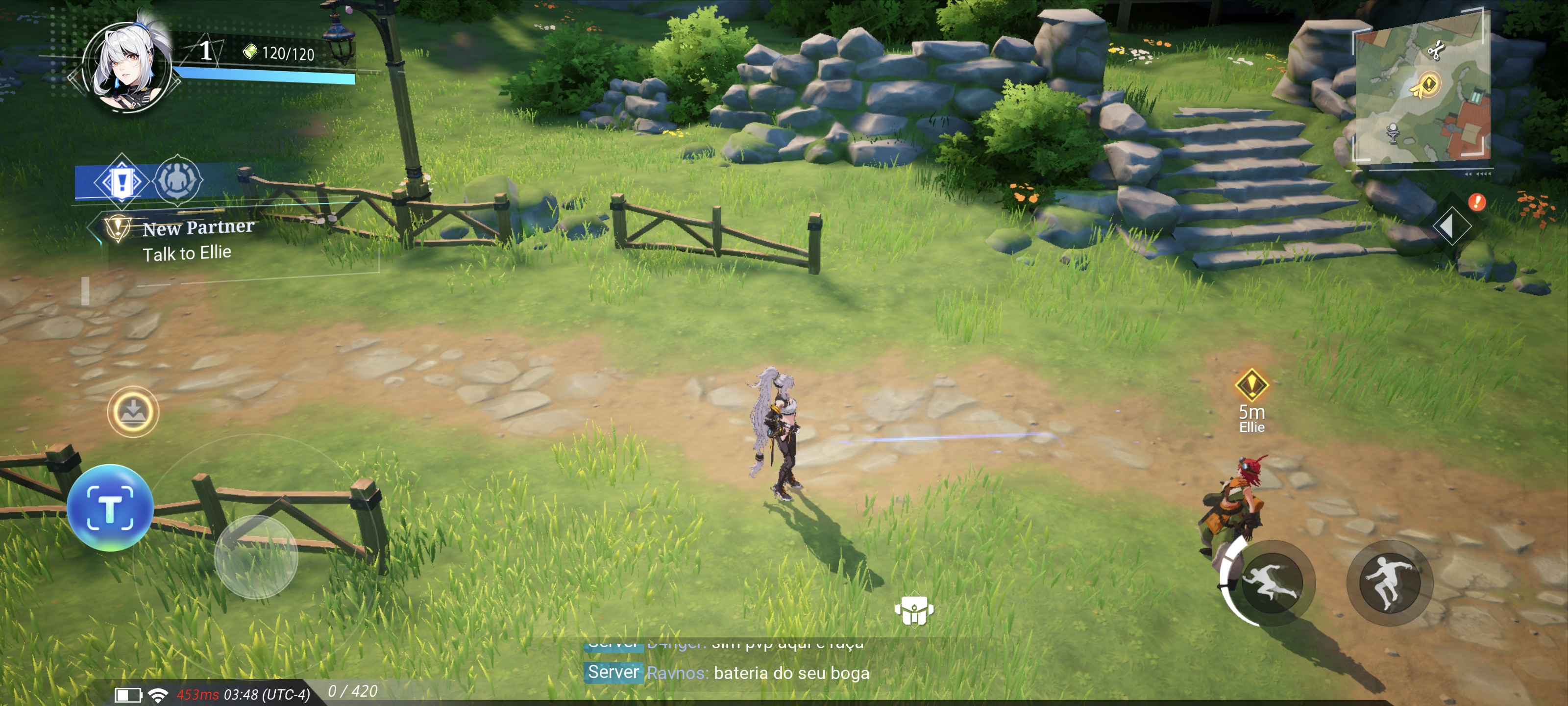The image size is (1568, 706).
Task: Activate the blue T scan button
Action: pos(110,508)
